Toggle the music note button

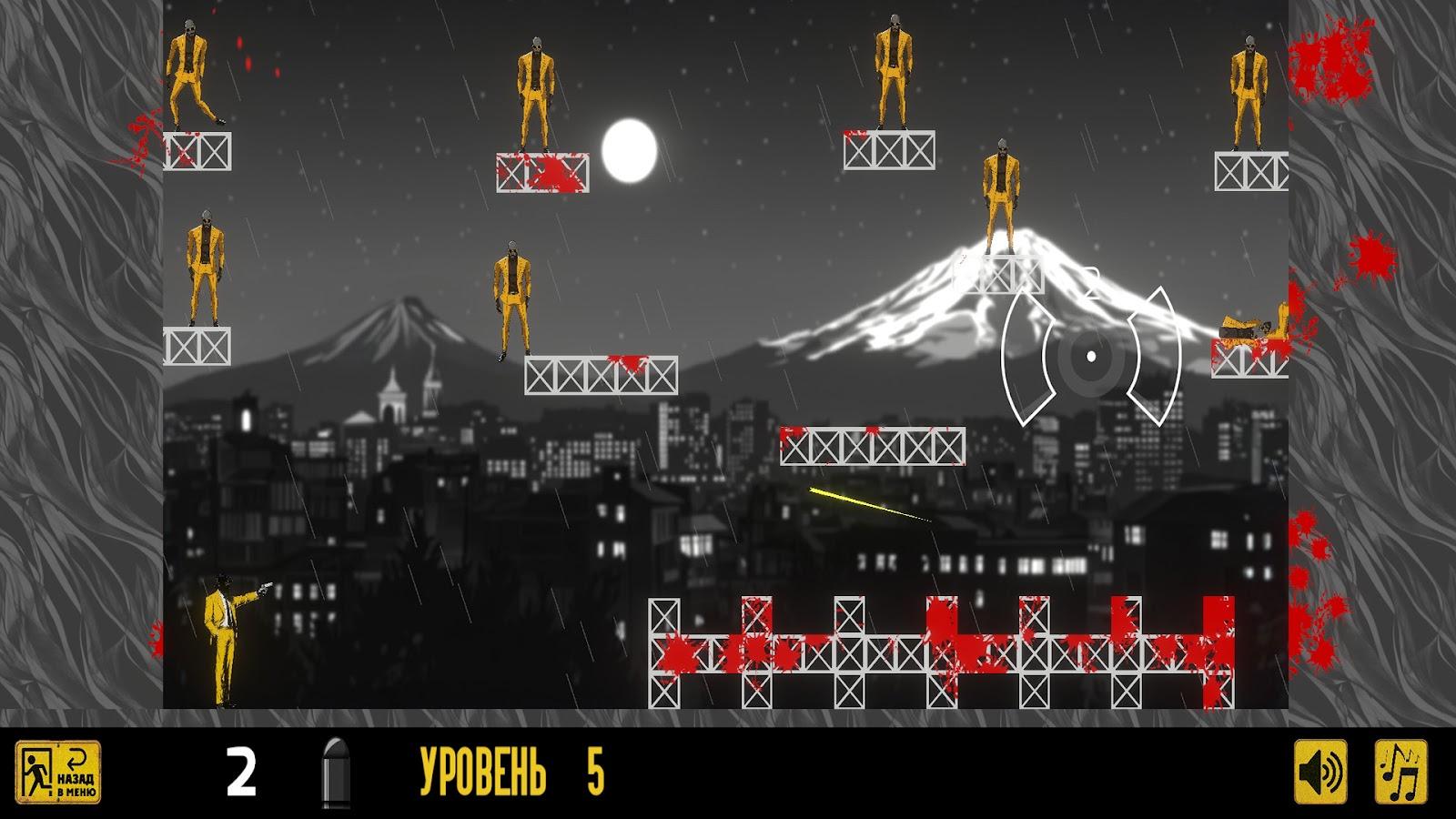[1400, 773]
